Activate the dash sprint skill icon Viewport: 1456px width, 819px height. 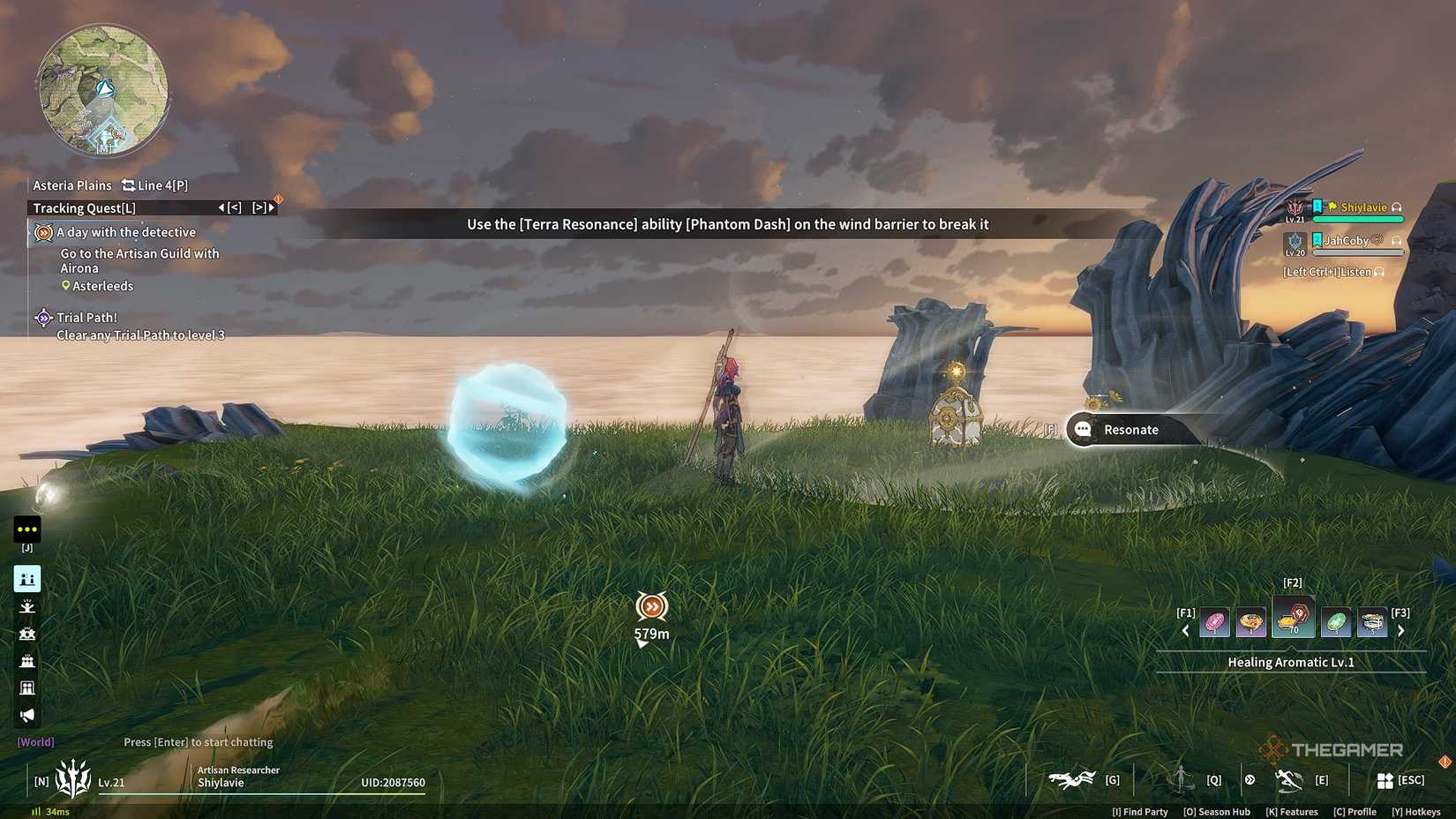click(1288, 780)
